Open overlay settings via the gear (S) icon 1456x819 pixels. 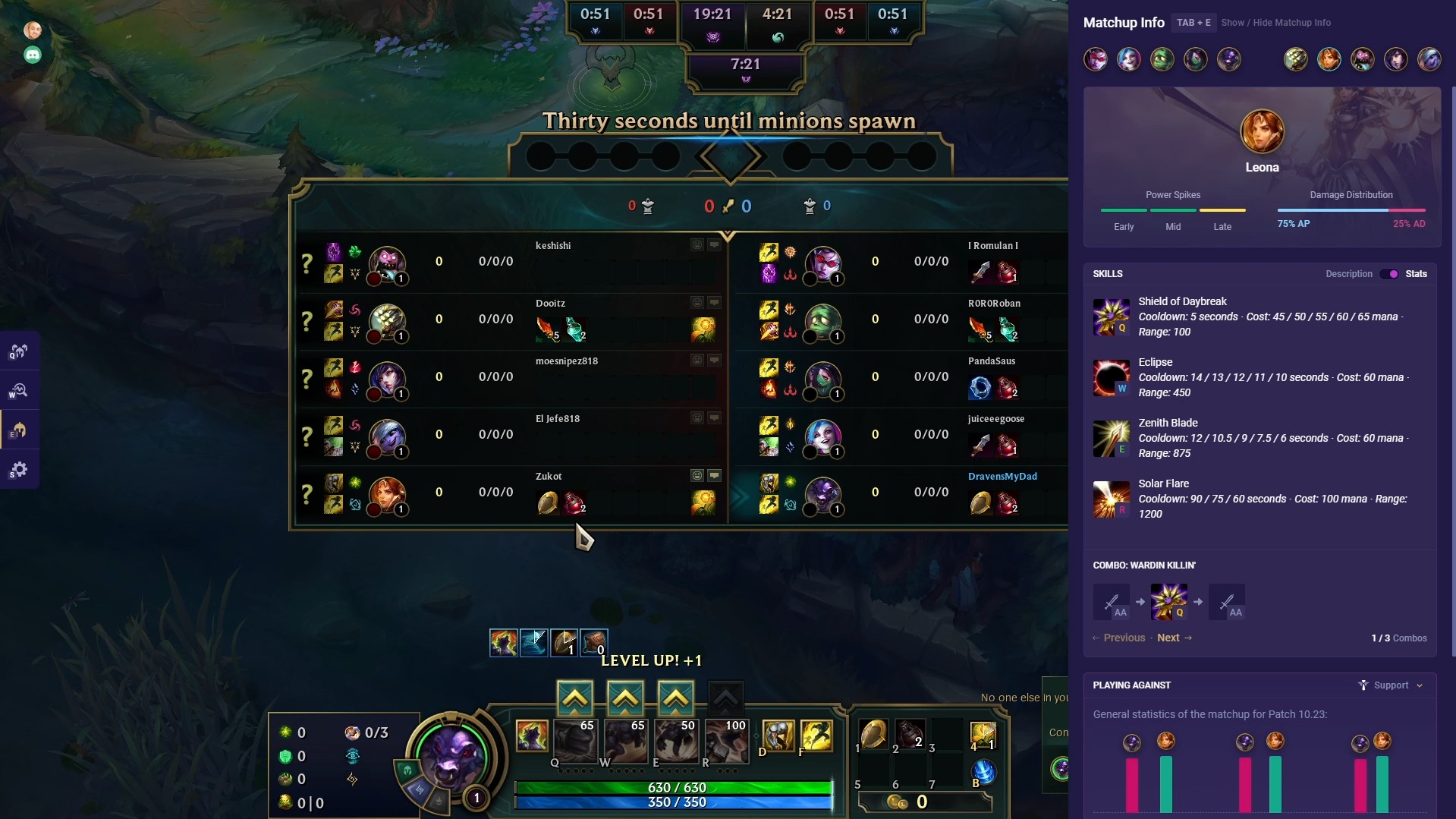pyautogui.click(x=19, y=469)
